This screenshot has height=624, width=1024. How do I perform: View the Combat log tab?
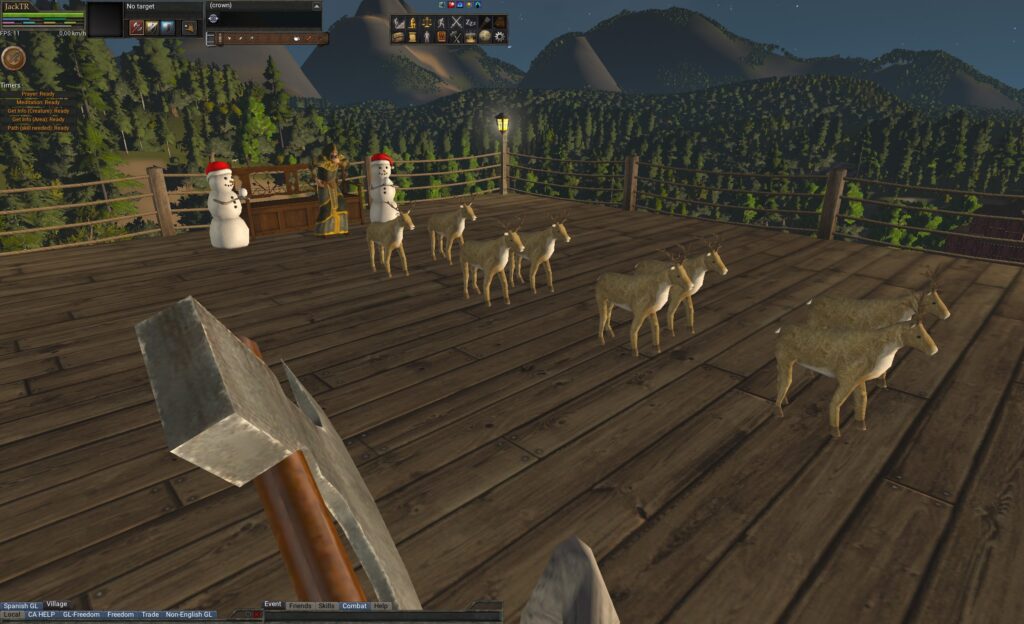(354, 606)
